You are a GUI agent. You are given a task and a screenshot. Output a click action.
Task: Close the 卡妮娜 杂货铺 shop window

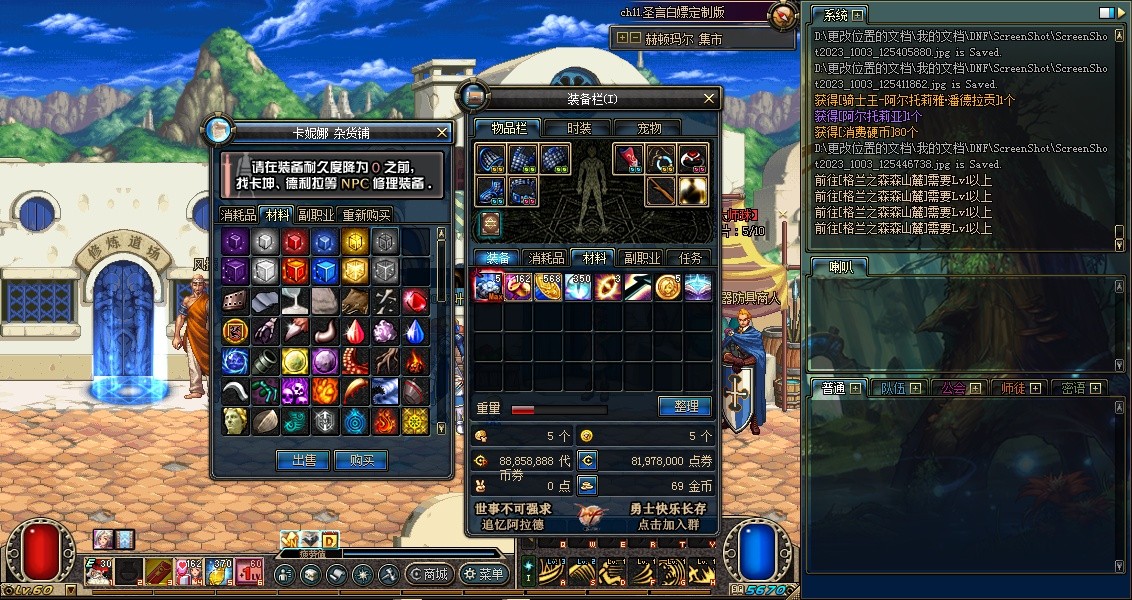click(443, 132)
